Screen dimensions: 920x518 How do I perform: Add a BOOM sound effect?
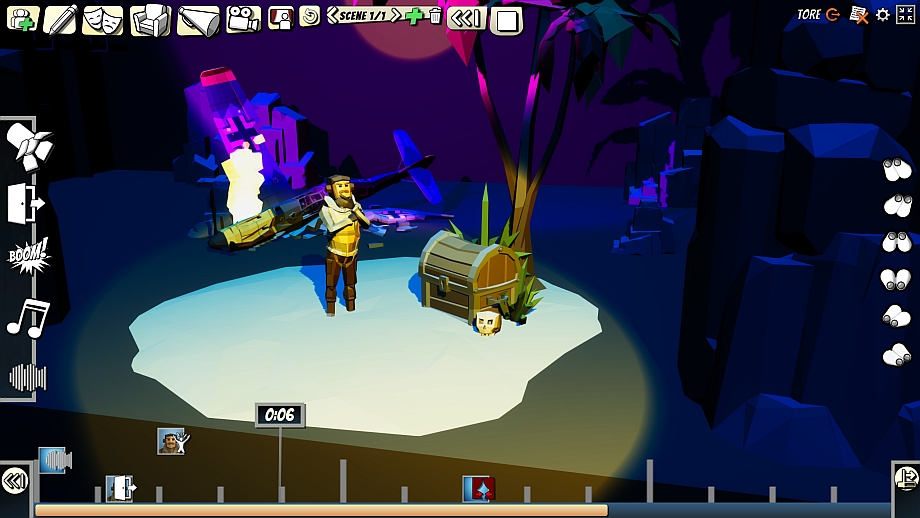(28, 257)
